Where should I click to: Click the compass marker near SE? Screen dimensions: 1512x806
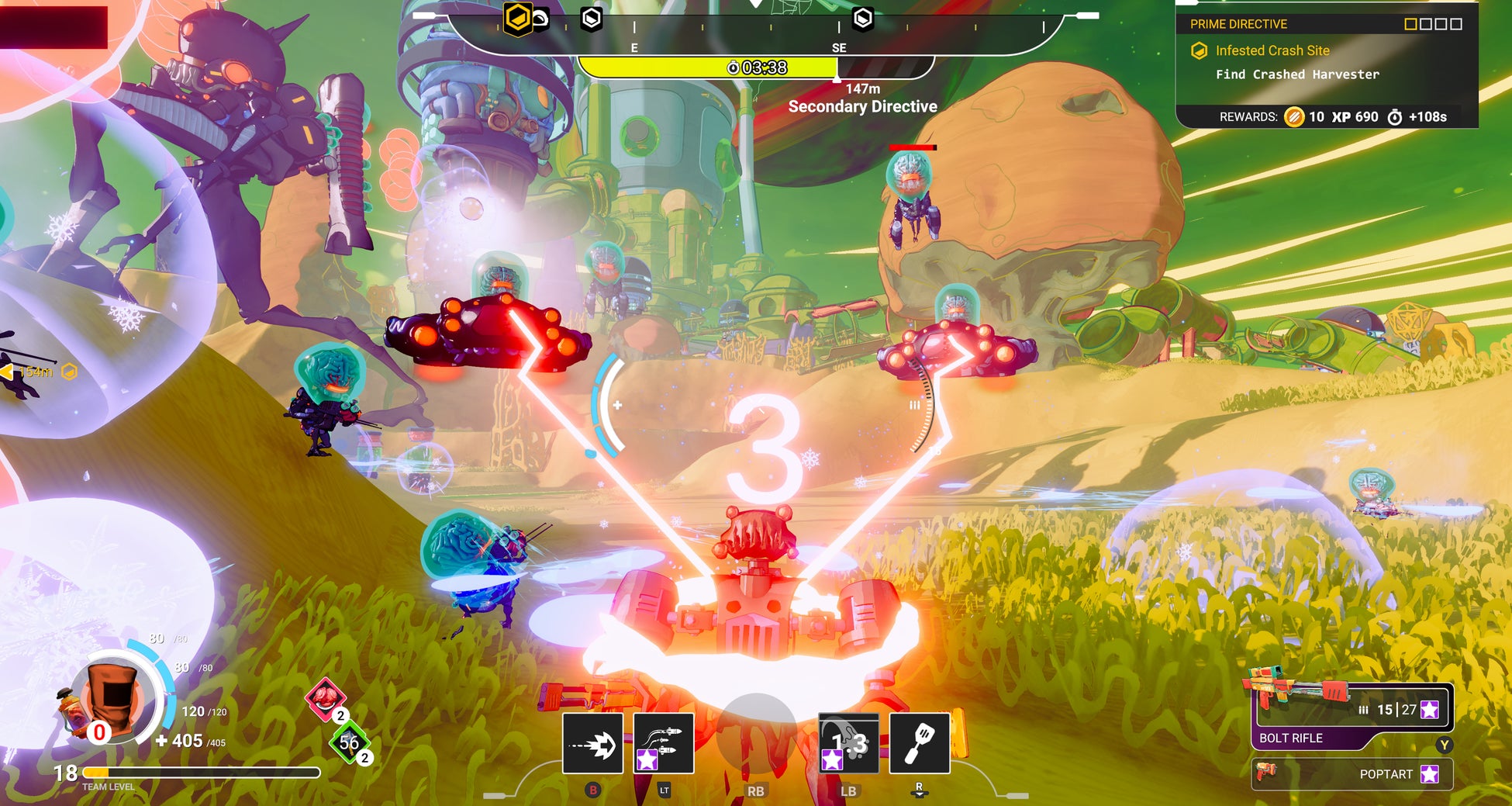tap(862, 18)
